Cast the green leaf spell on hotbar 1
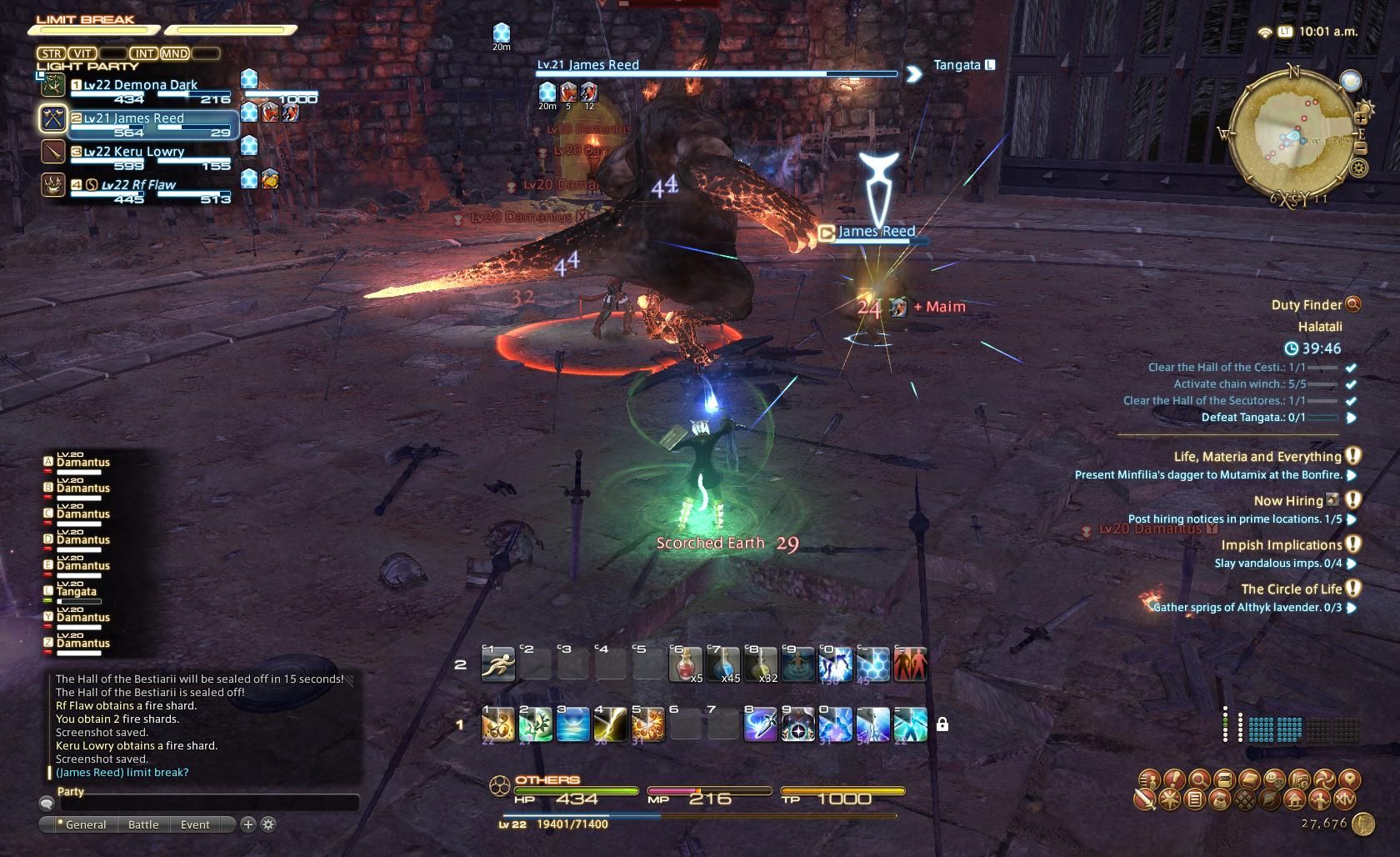The image size is (1400, 857). pos(535,724)
